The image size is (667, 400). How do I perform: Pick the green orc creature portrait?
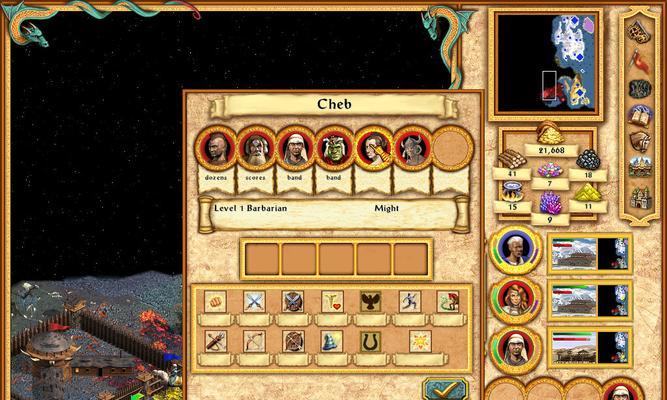(x=332, y=149)
